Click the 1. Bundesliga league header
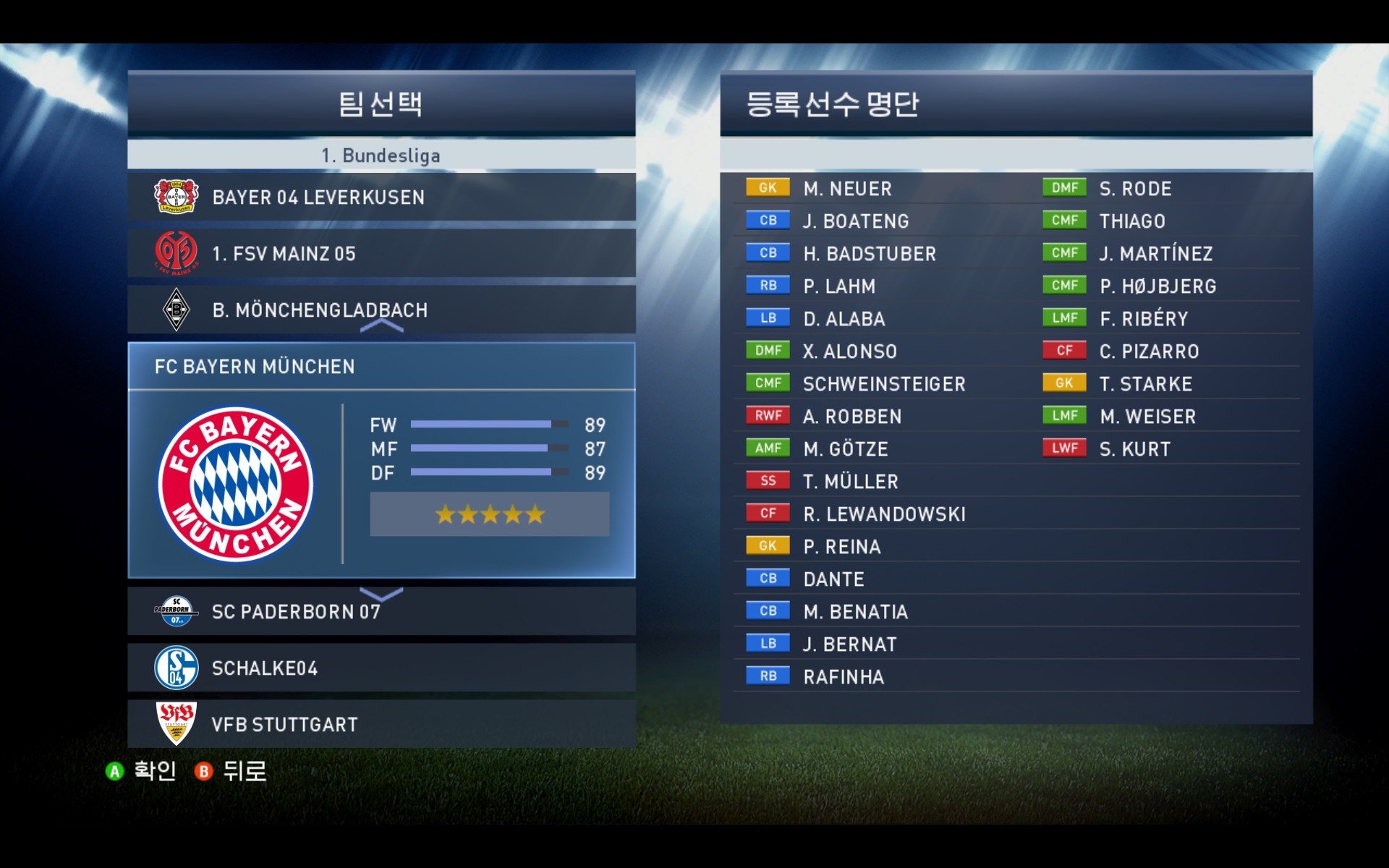 (x=381, y=156)
